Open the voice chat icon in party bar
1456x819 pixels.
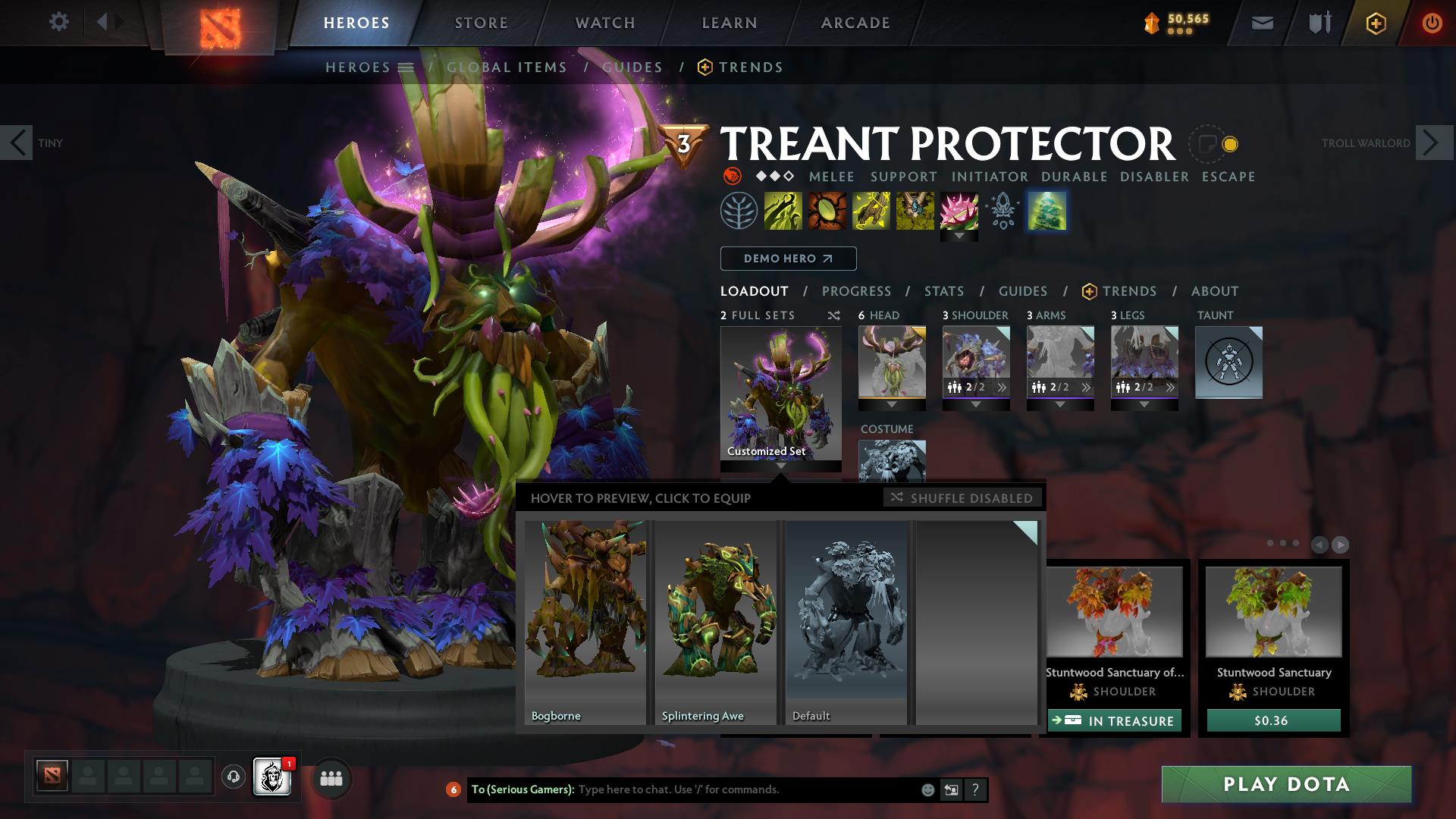pyautogui.click(x=231, y=778)
